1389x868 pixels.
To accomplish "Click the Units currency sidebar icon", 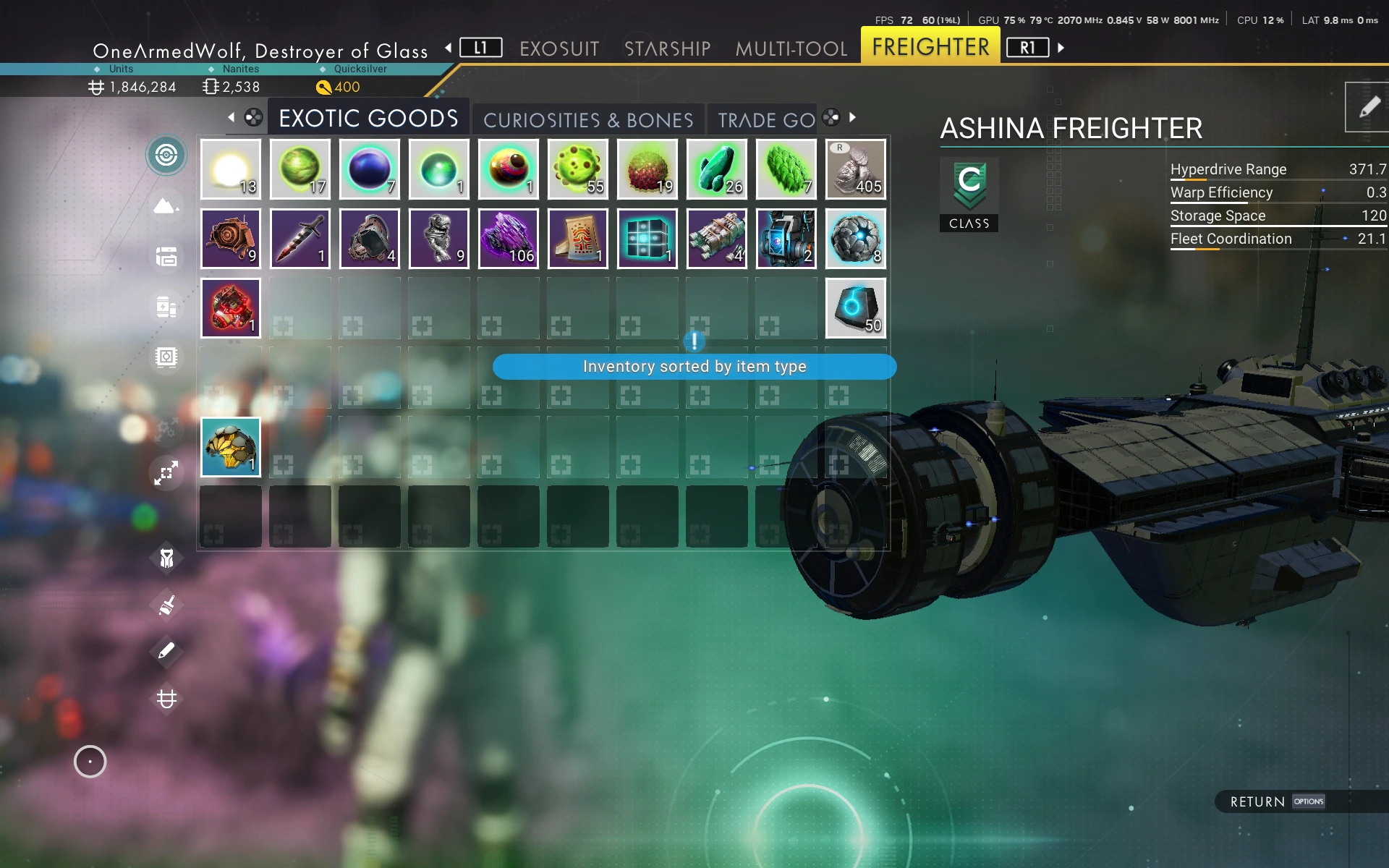I will (x=166, y=699).
